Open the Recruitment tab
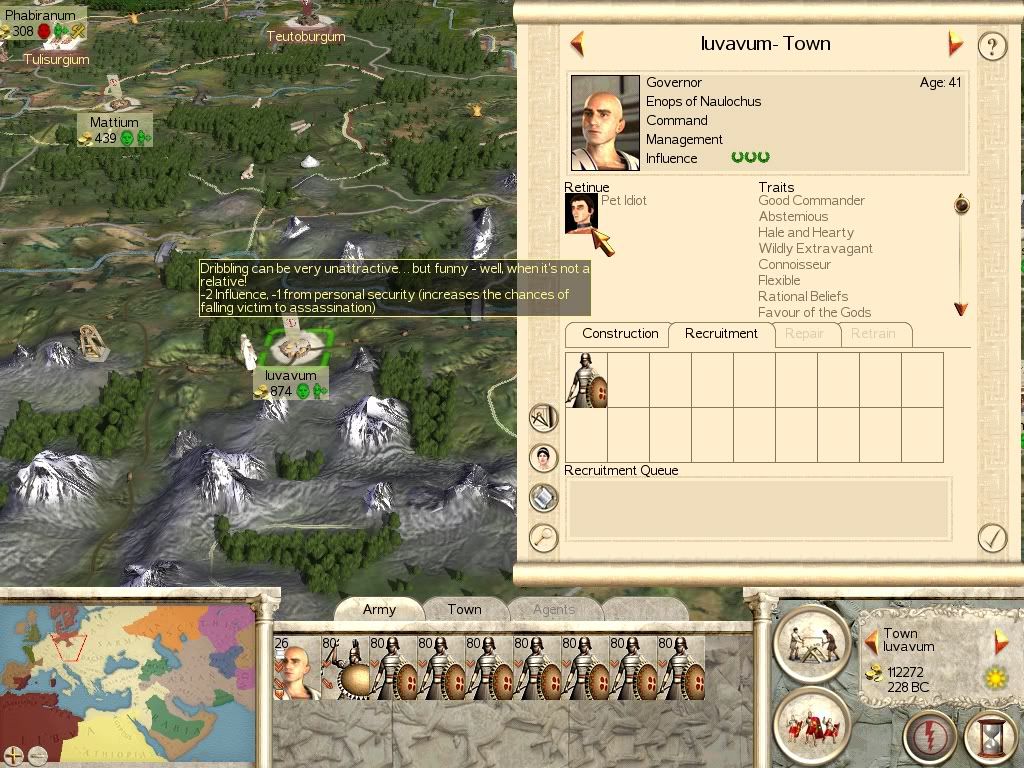The image size is (1024, 768). click(721, 334)
